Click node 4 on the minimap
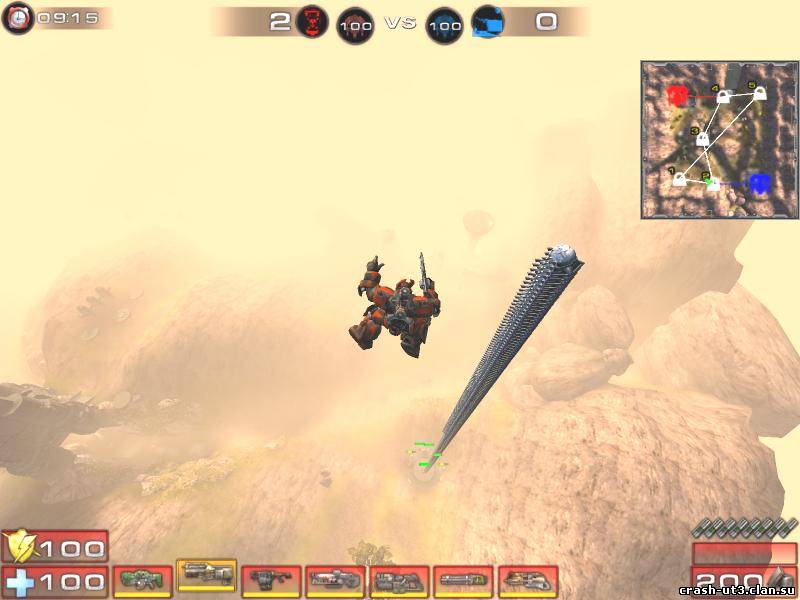 (x=722, y=98)
